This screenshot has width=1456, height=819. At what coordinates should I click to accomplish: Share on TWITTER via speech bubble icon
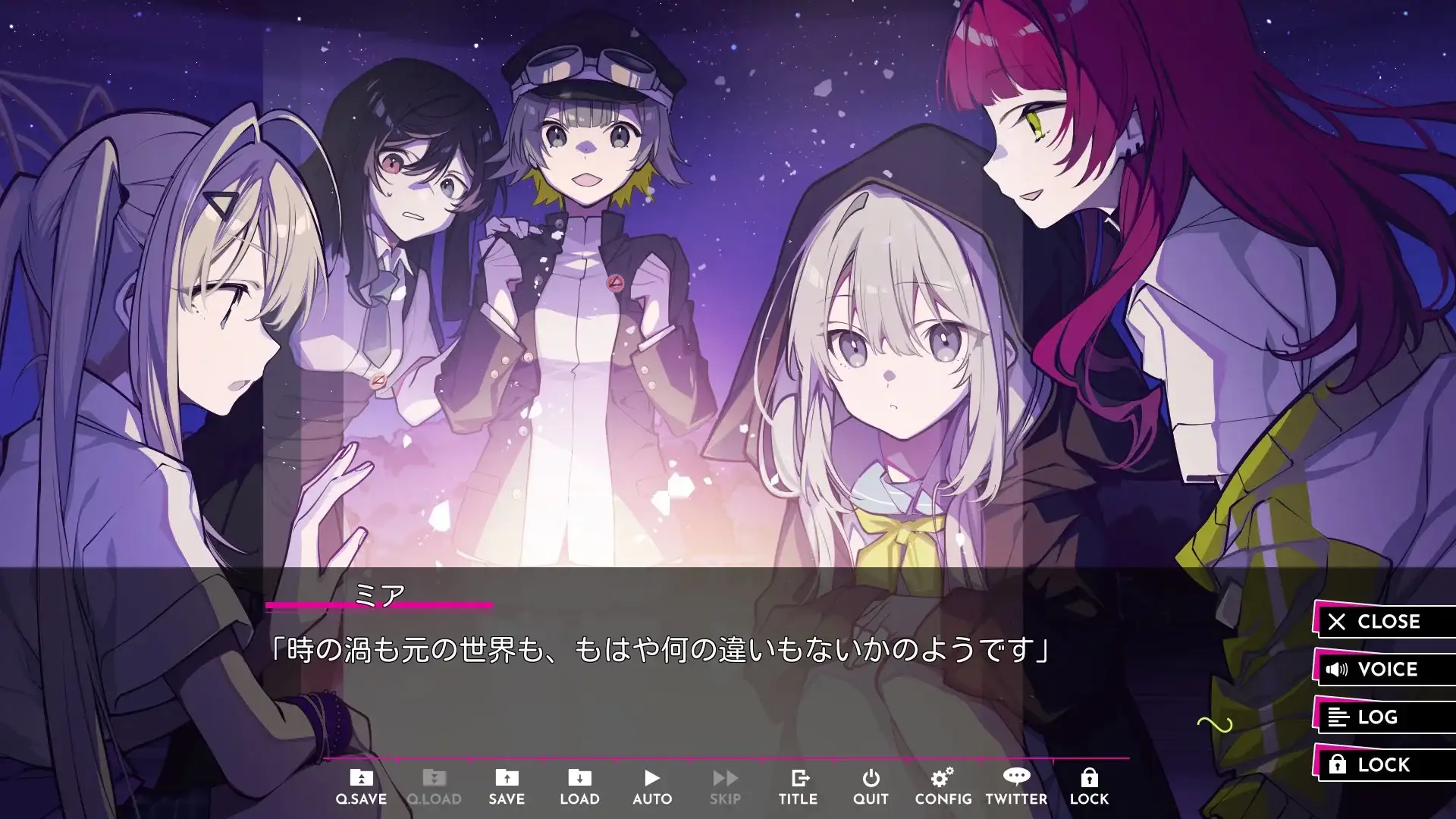[1016, 783]
